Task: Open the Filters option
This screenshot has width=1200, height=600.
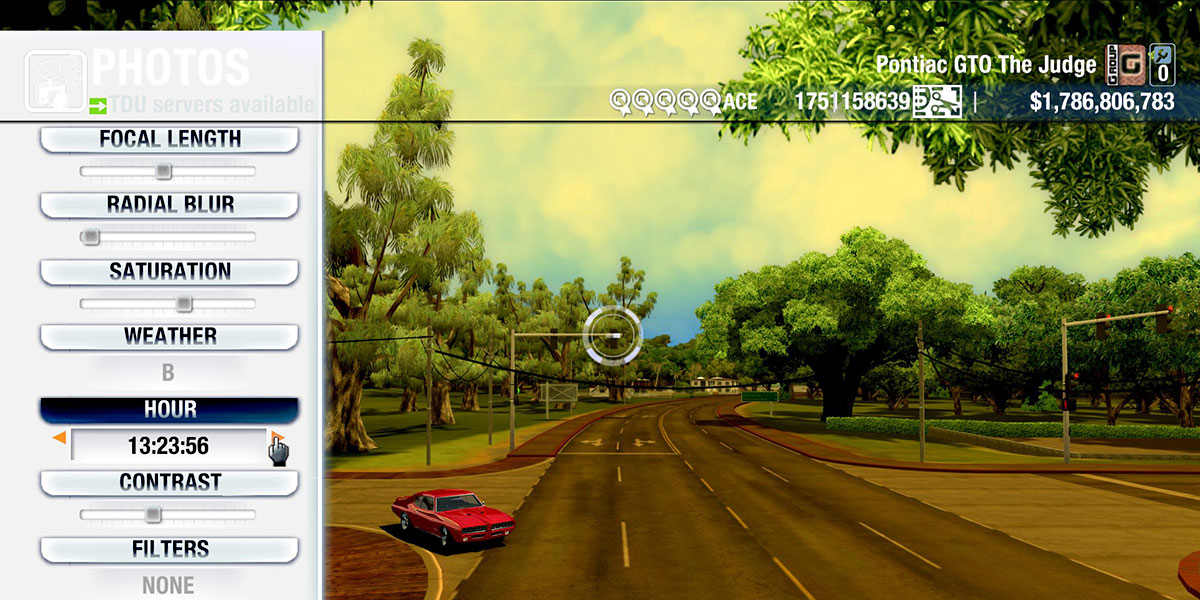Action: 169,549
